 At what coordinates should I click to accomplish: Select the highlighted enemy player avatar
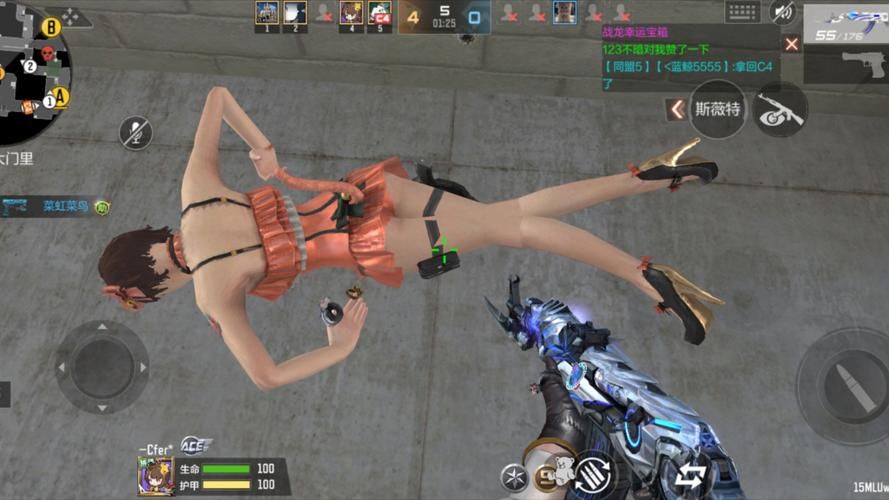click(565, 12)
